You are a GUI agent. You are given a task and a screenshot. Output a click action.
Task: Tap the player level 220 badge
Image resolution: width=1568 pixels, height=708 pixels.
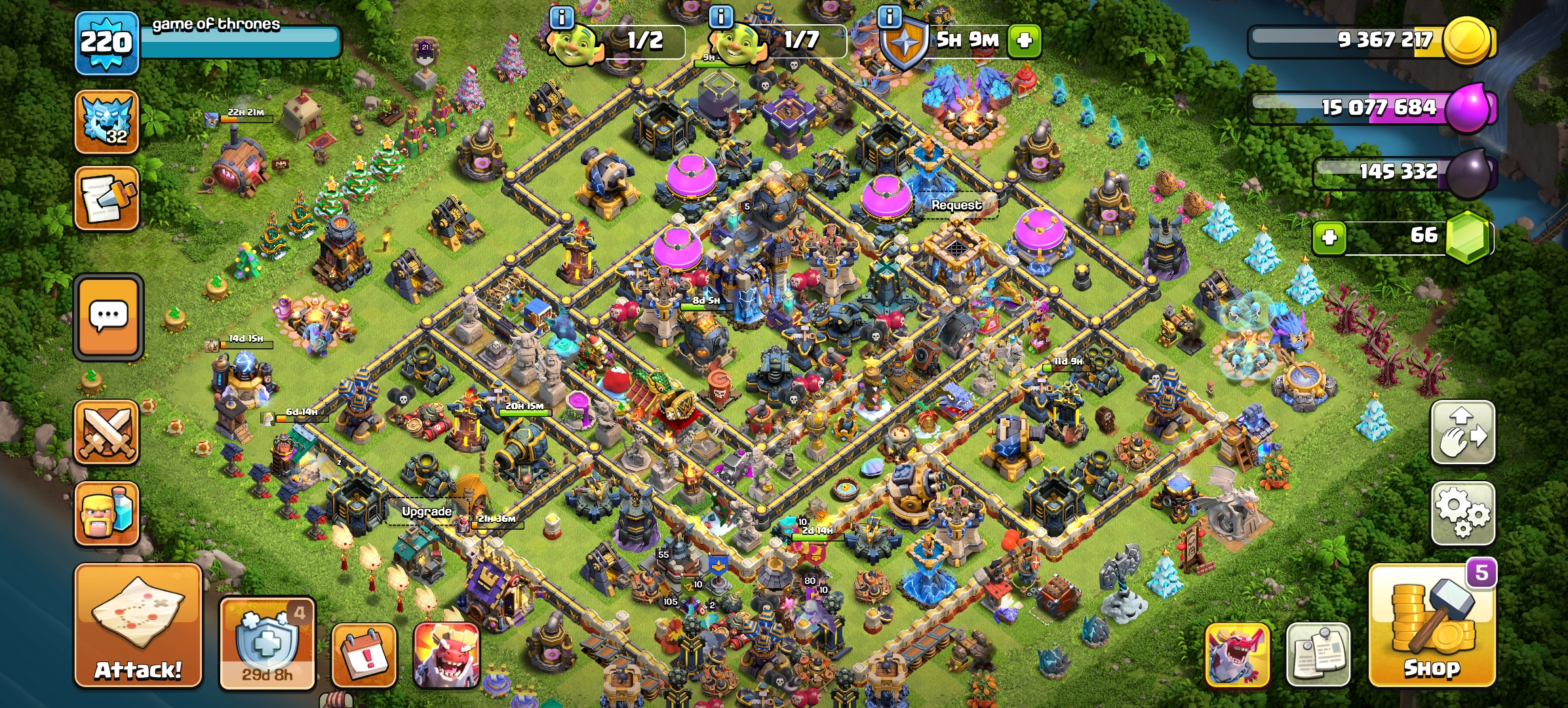[x=107, y=43]
